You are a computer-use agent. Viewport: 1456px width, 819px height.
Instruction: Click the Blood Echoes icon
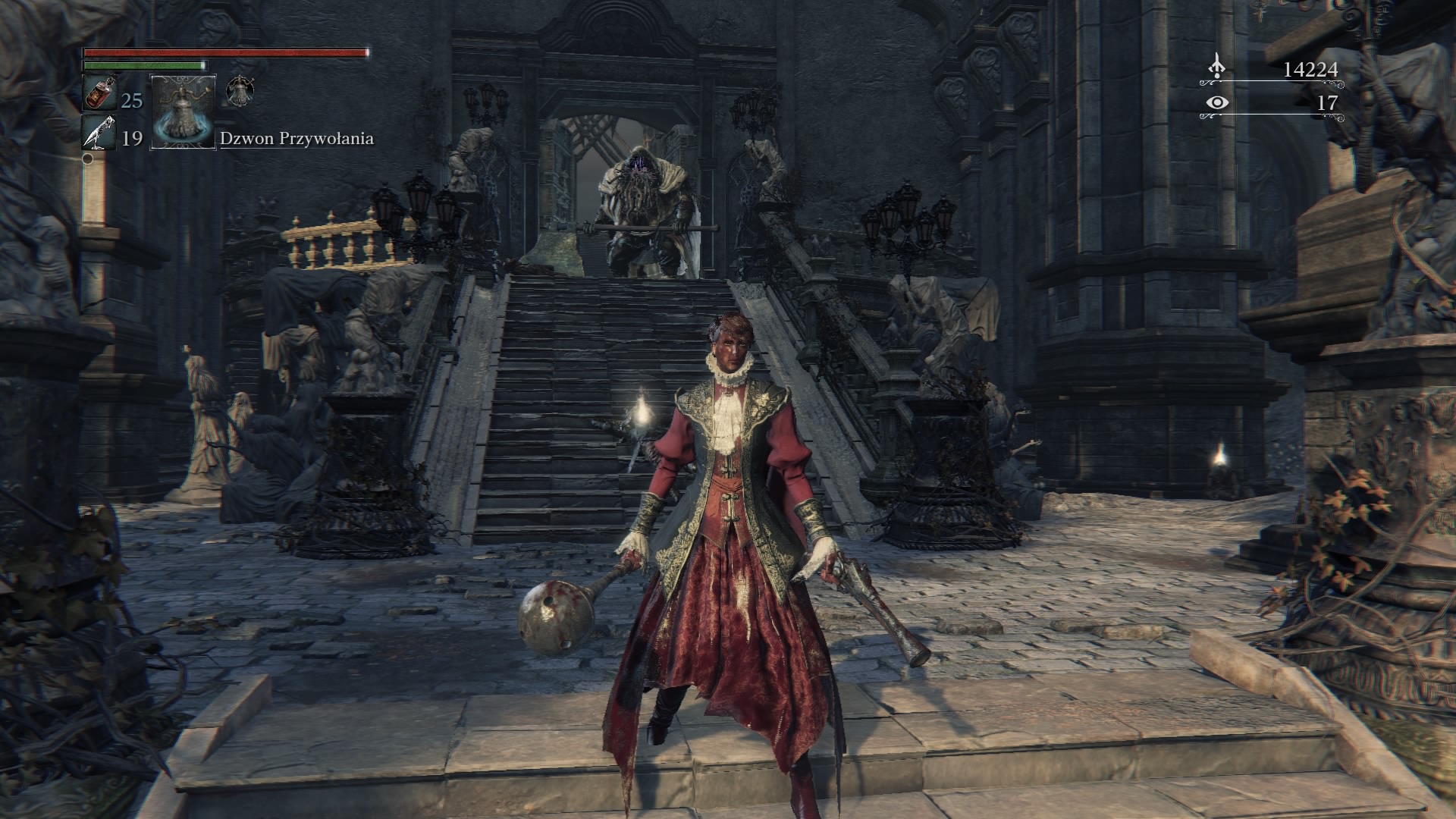(1216, 68)
